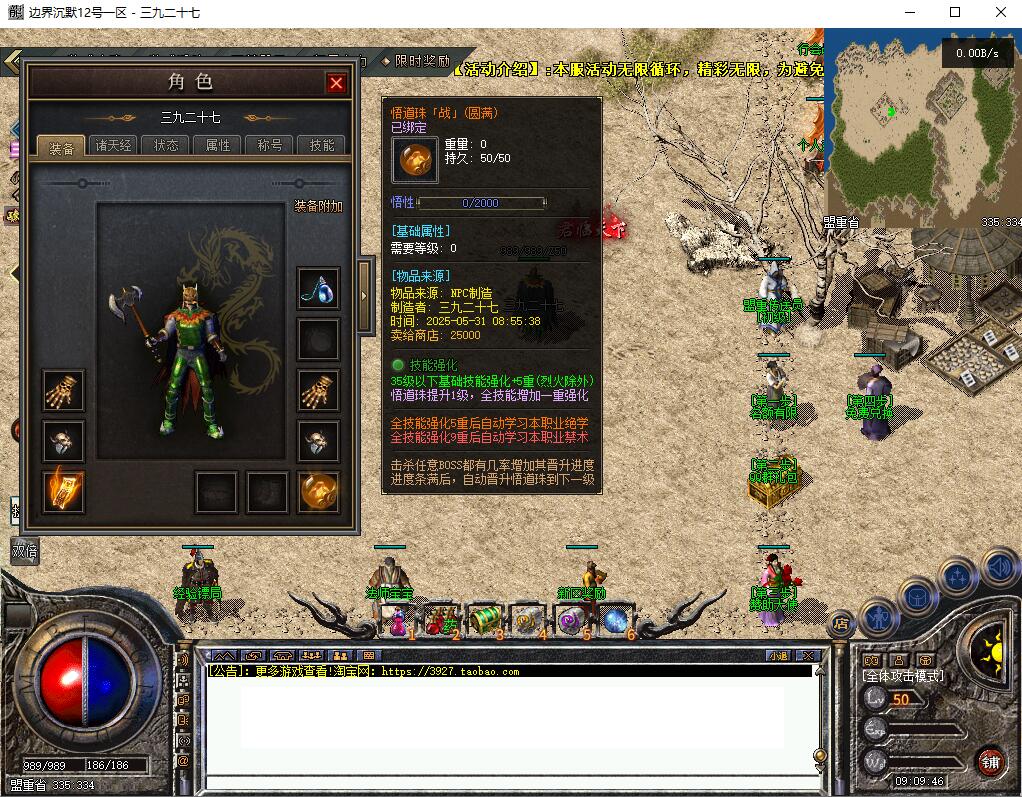This screenshot has height=797, width=1022.
Task: Open the red 铺 stall button
Action: (x=990, y=761)
